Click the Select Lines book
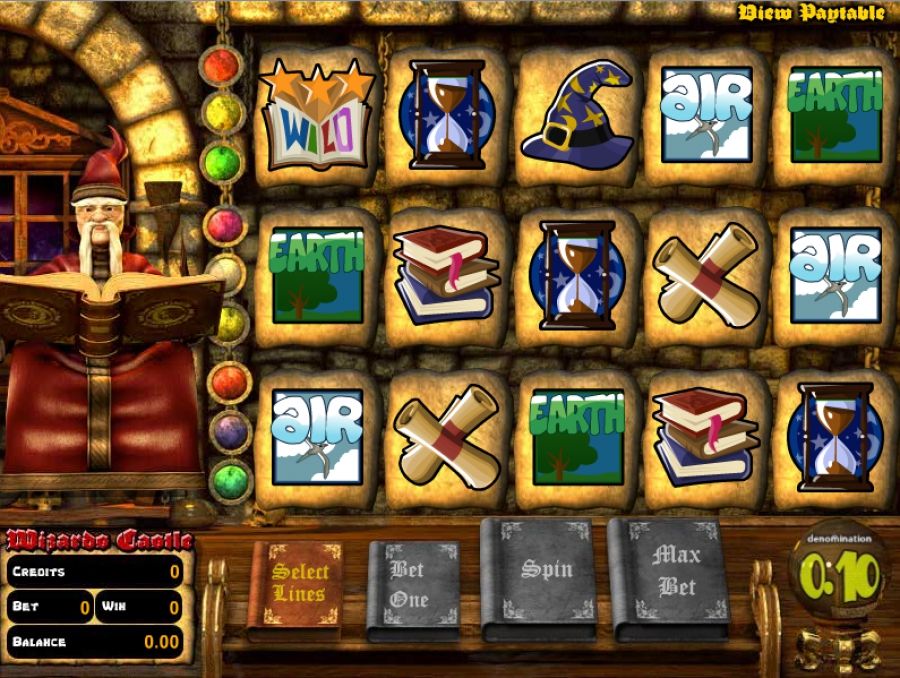The width and height of the screenshot is (900, 678). 299,587
